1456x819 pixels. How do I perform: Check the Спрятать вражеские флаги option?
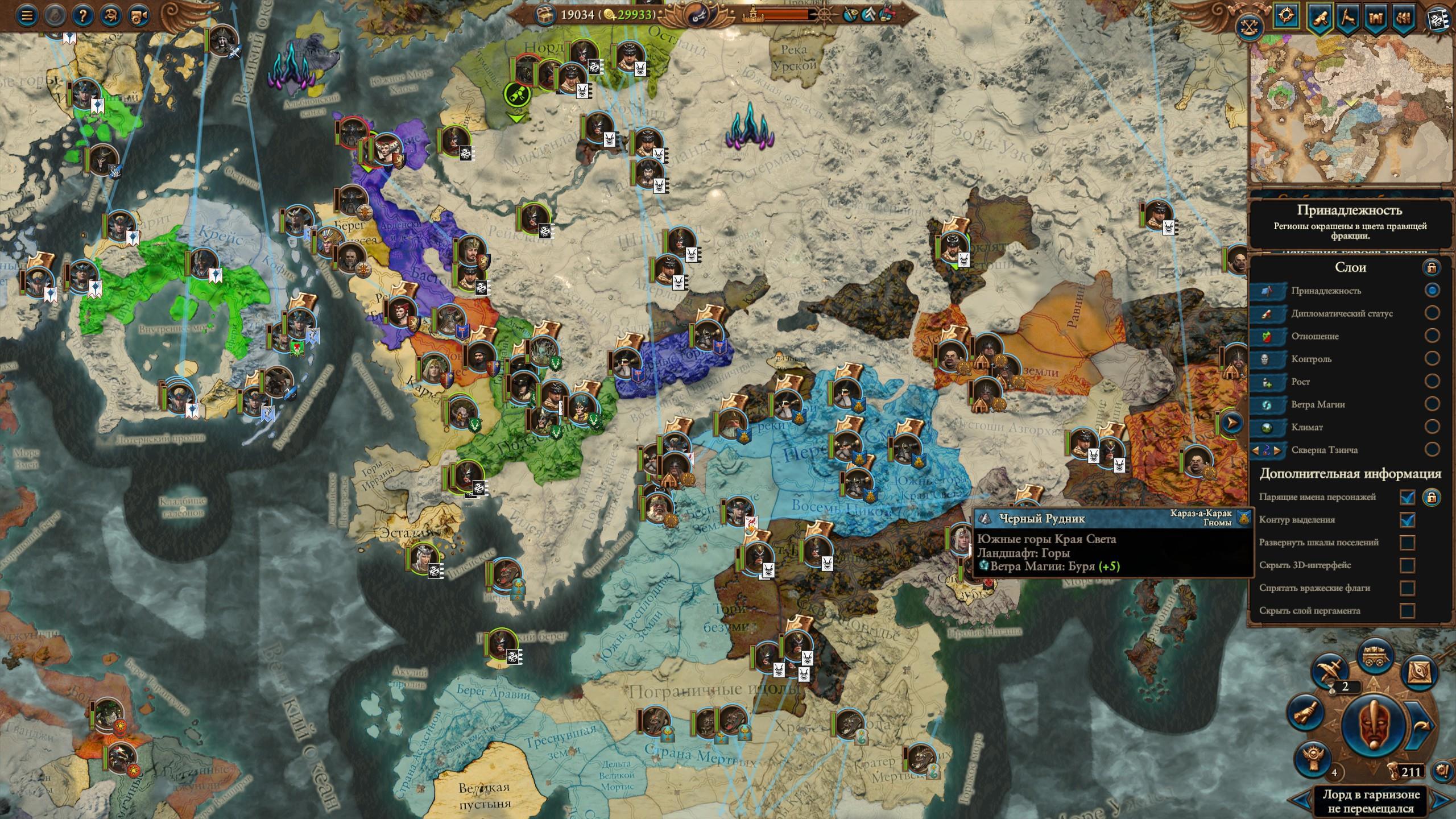[x=1407, y=588]
